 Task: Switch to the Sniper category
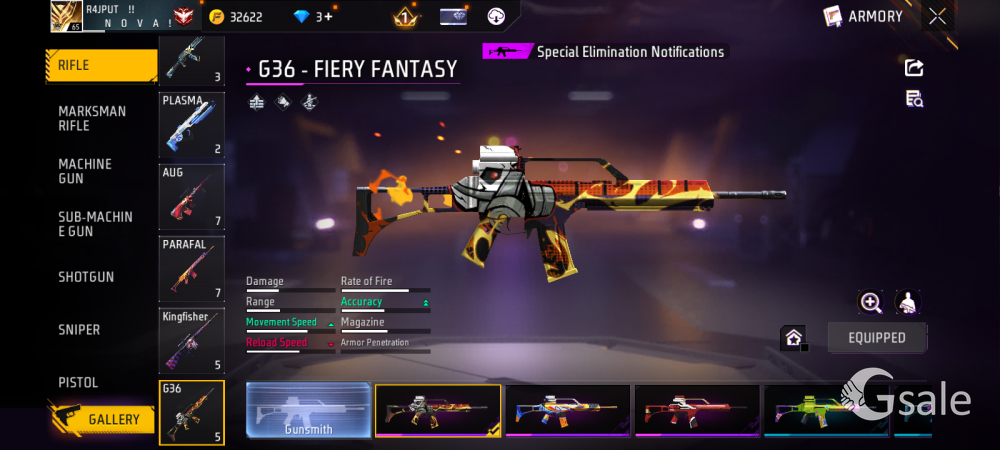79,330
